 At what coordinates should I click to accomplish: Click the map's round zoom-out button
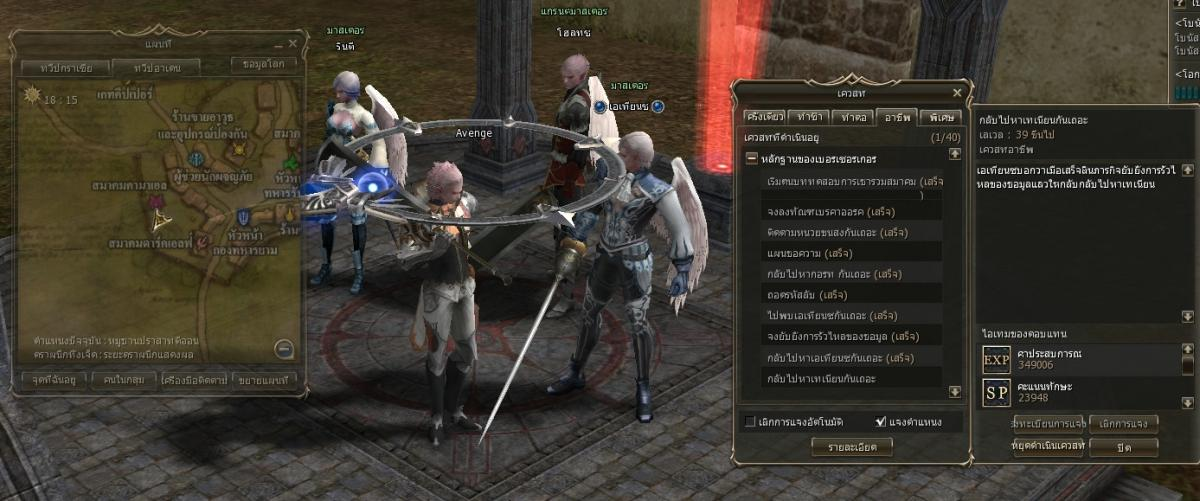tap(284, 349)
